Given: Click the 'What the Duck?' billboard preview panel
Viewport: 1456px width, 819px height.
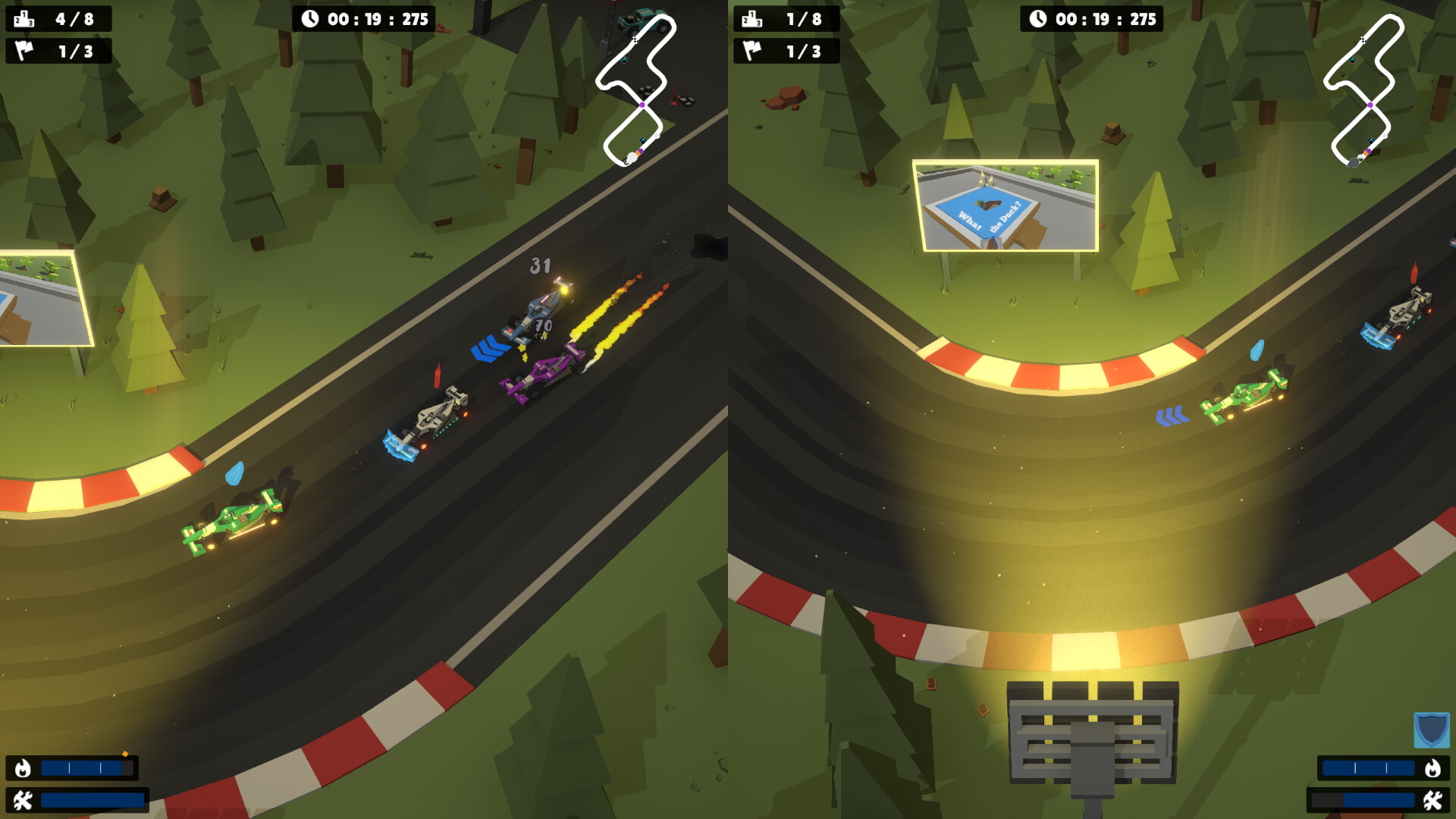Looking at the screenshot, I should [x=1004, y=205].
